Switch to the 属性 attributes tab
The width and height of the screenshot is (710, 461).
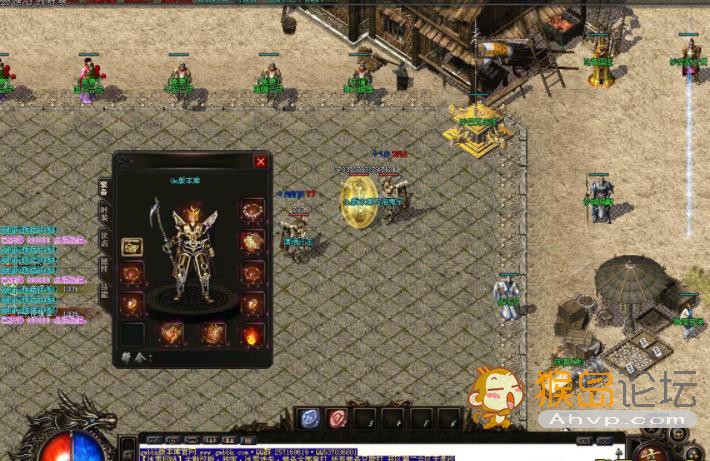coord(103,265)
